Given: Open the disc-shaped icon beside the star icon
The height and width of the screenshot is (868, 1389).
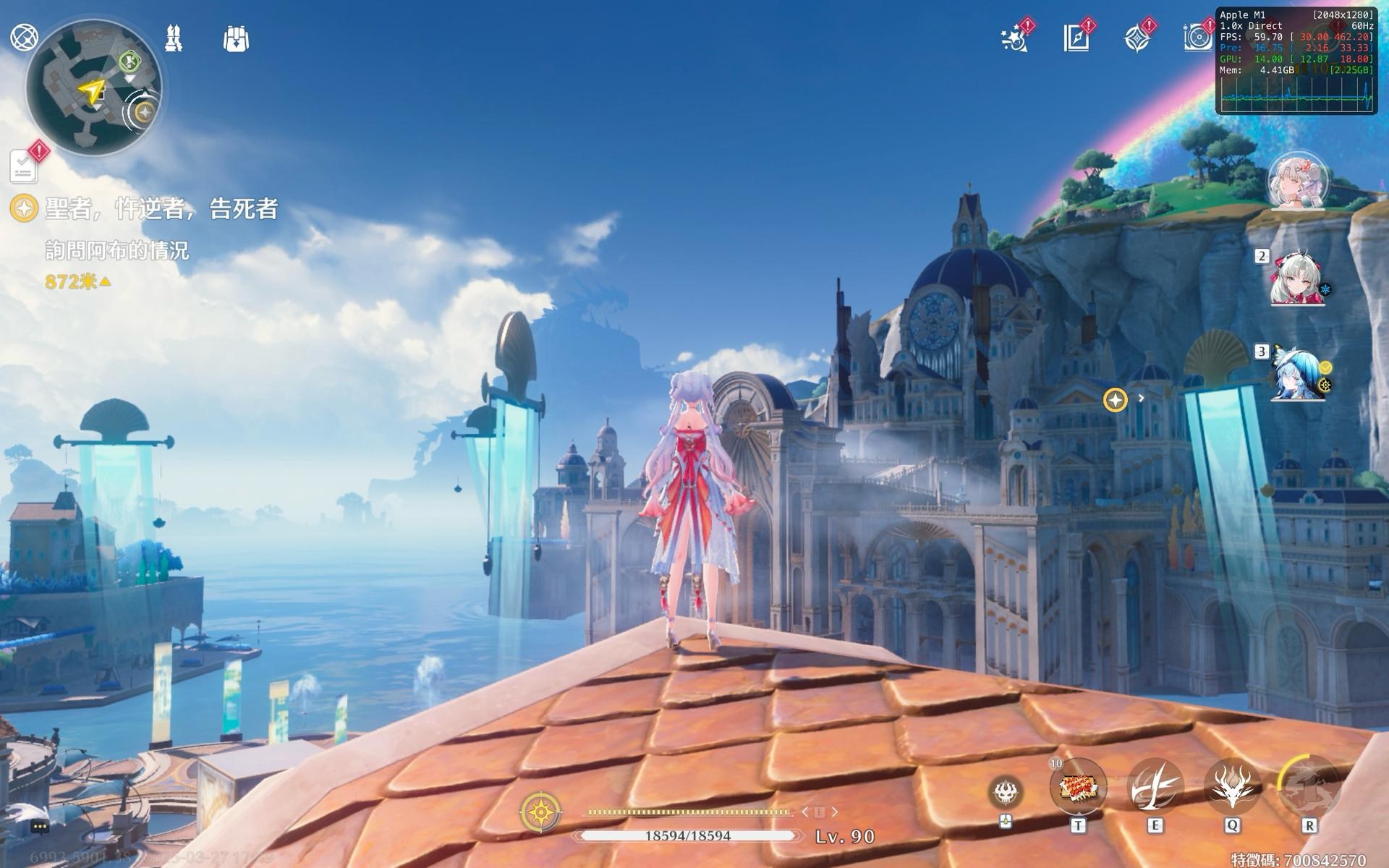Looking at the screenshot, I should pyautogui.click(x=1197, y=38).
